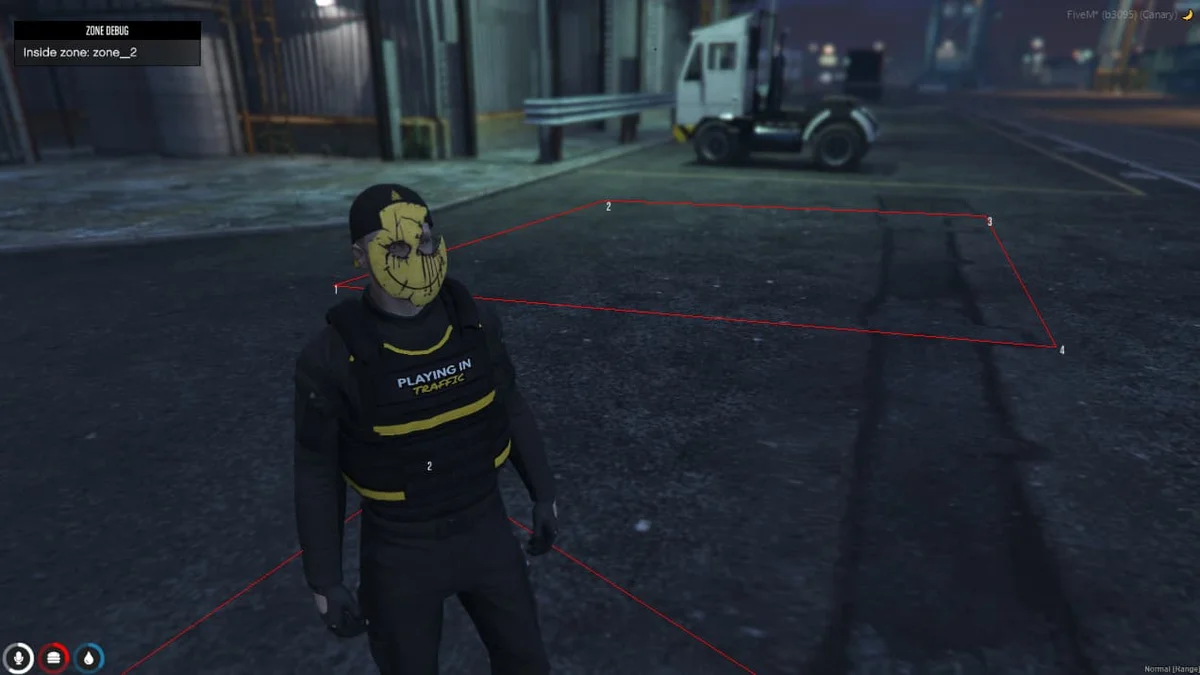This screenshot has width=1200, height=675.
Task: Click the Zone Debug panel header
Action: (x=107, y=31)
